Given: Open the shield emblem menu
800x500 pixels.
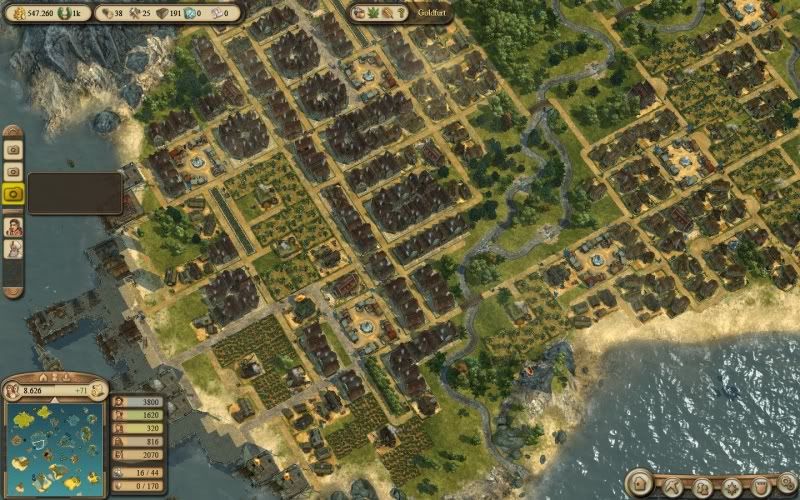Looking at the screenshot, I should (761, 487).
